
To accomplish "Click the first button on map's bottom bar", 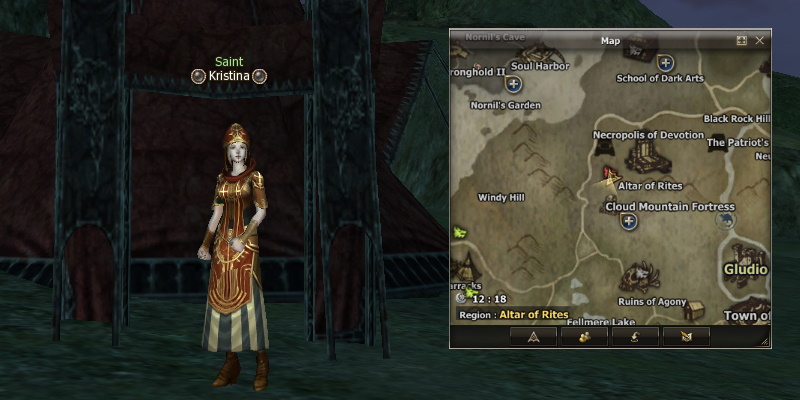I will [533, 336].
